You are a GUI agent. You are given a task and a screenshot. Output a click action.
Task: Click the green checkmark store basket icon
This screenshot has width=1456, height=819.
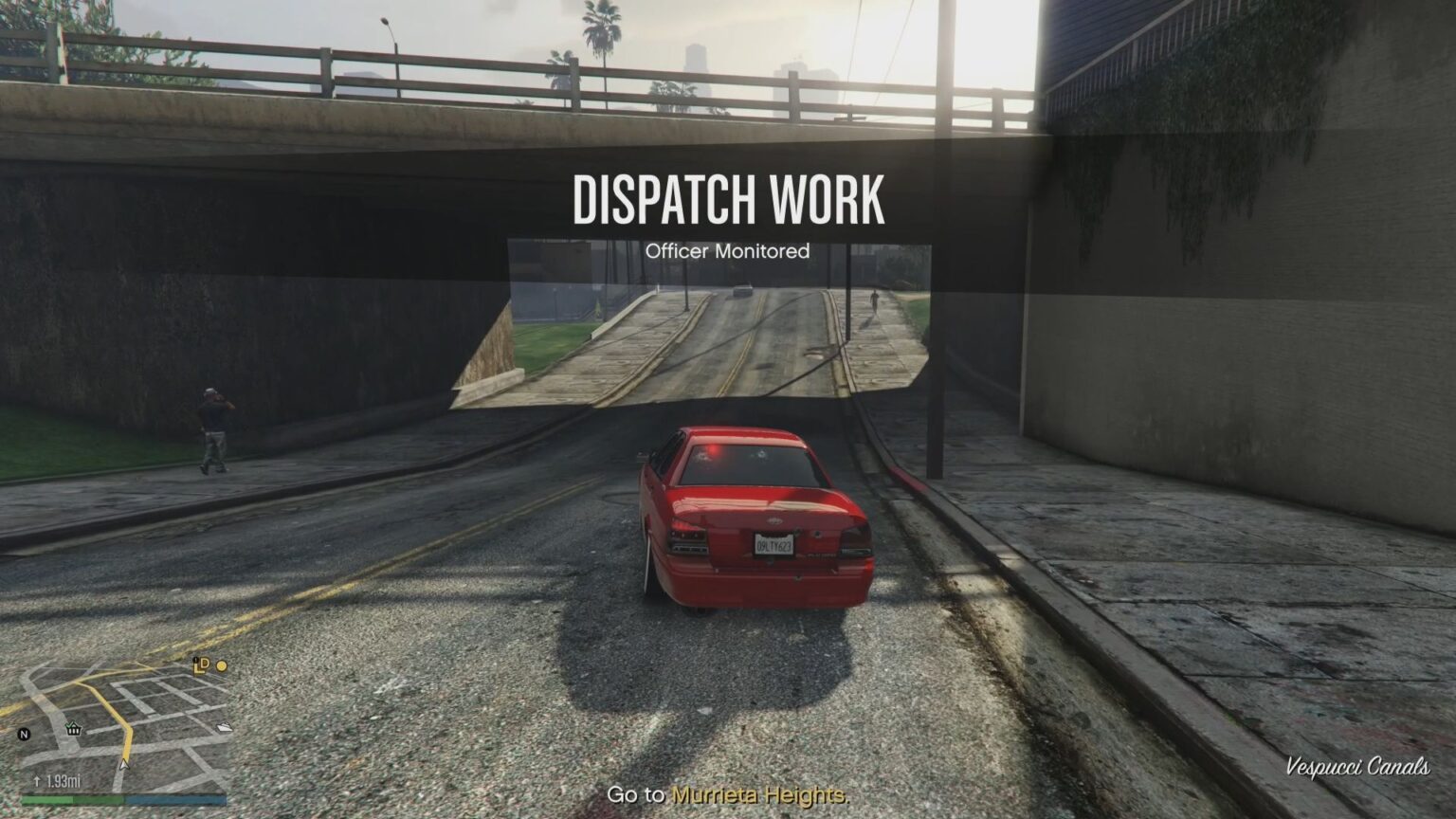(74, 728)
